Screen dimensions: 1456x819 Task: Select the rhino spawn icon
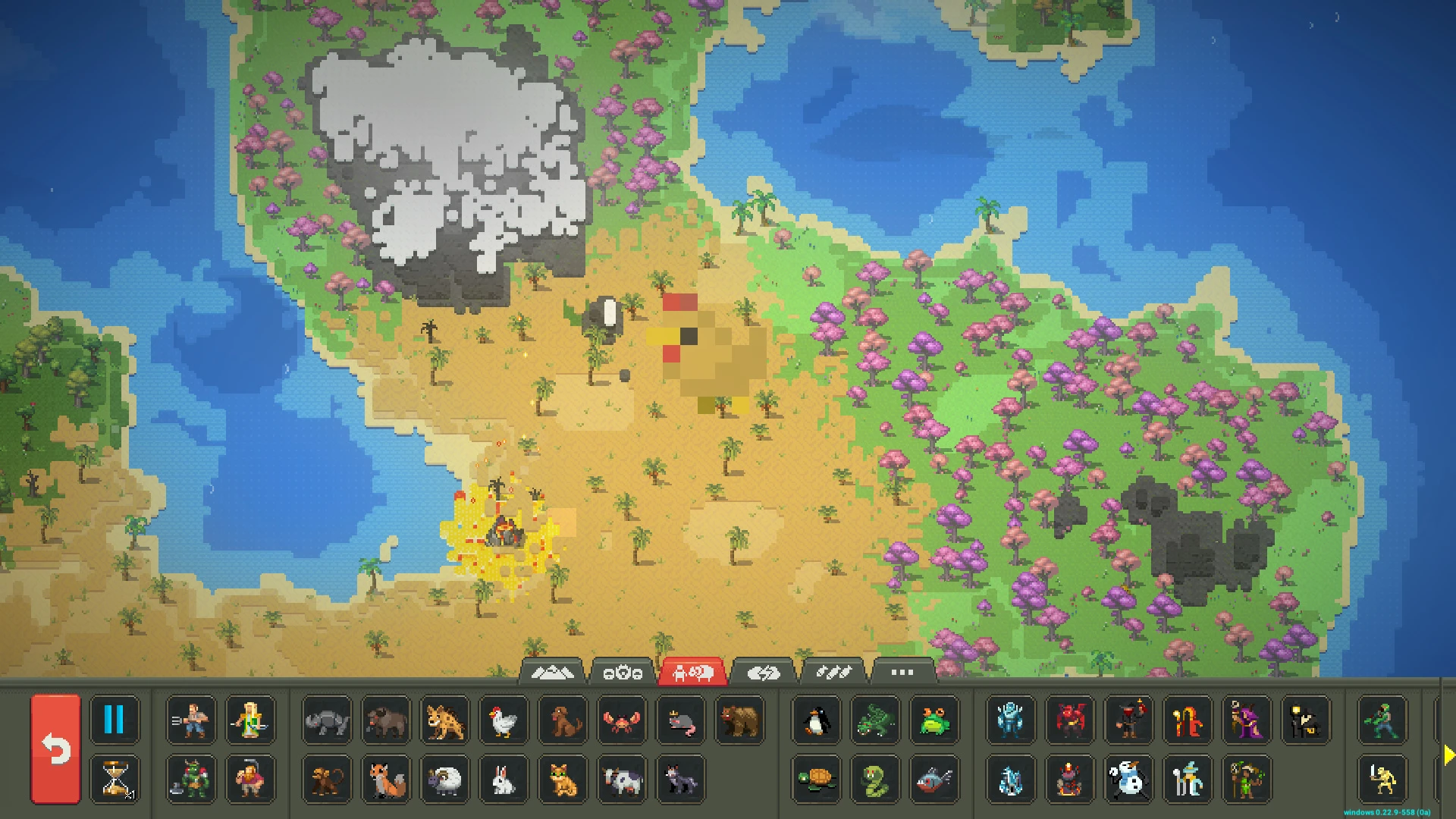pyautogui.click(x=326, y=721)
